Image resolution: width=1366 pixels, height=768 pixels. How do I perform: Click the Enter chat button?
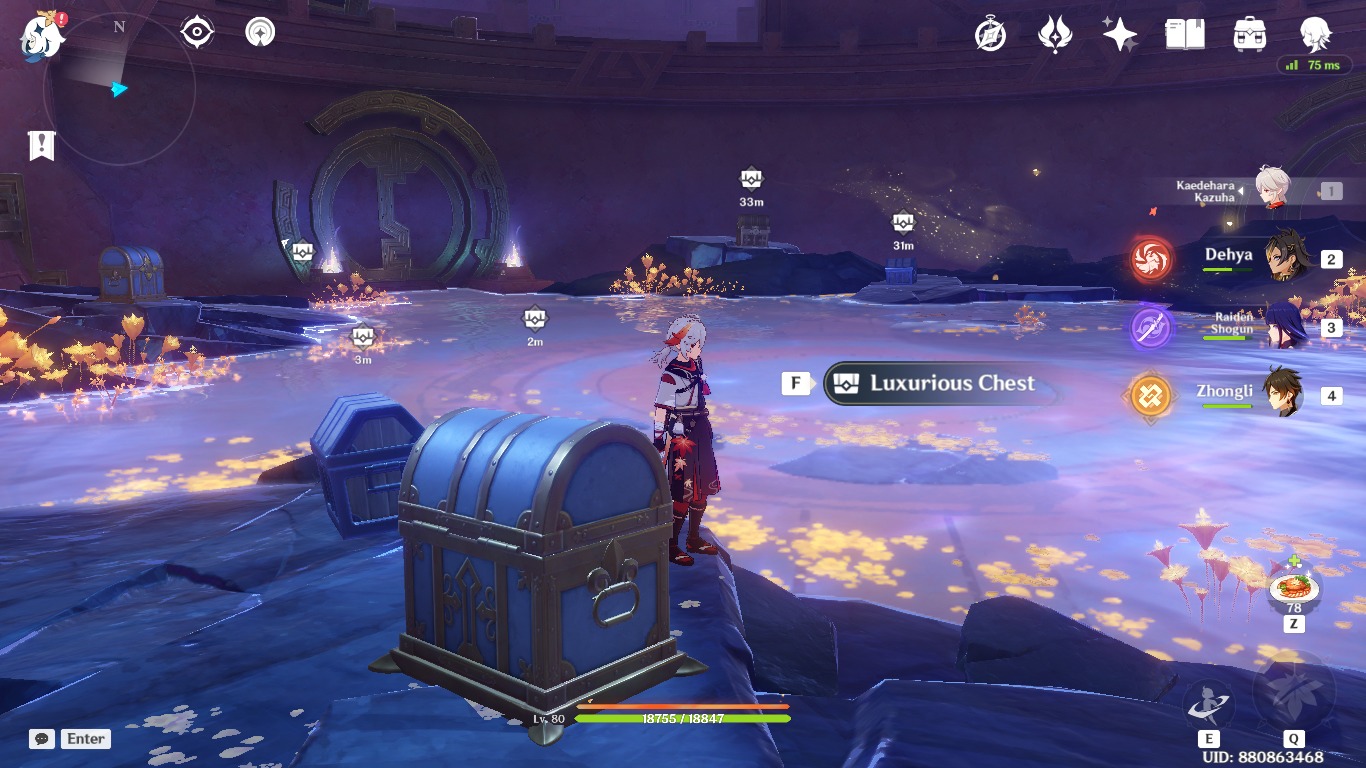84,739
